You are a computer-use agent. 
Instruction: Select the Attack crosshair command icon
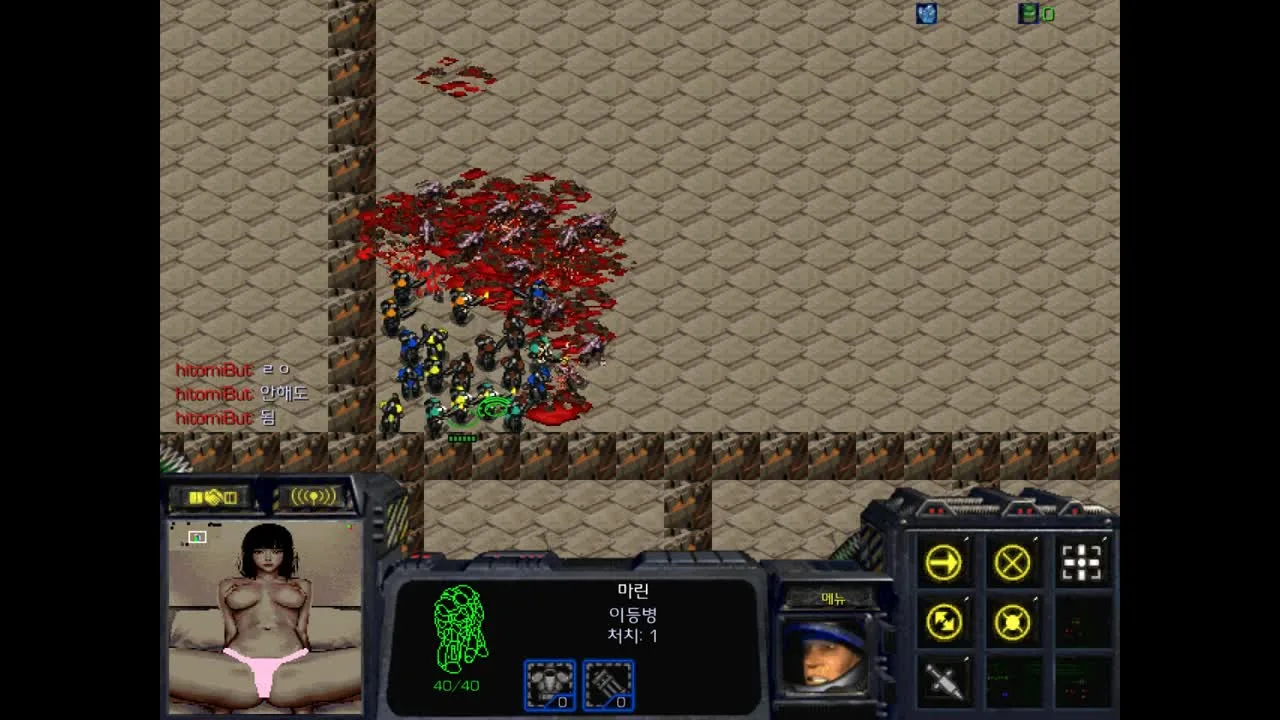pyautogui.click(x=1080, y=562)
